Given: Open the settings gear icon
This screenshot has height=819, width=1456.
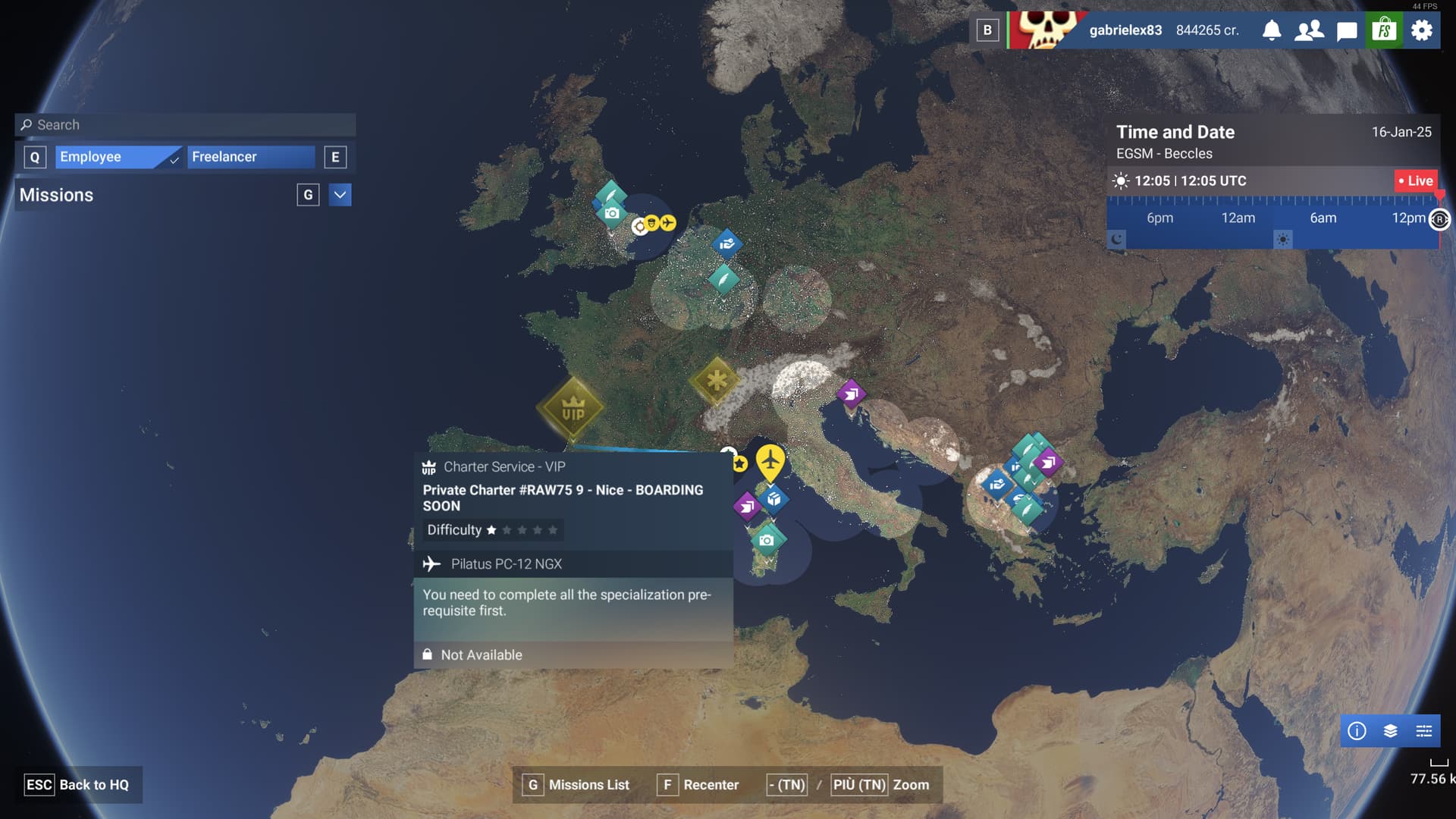Looking at the screenshot, I should pos(1422,30).
